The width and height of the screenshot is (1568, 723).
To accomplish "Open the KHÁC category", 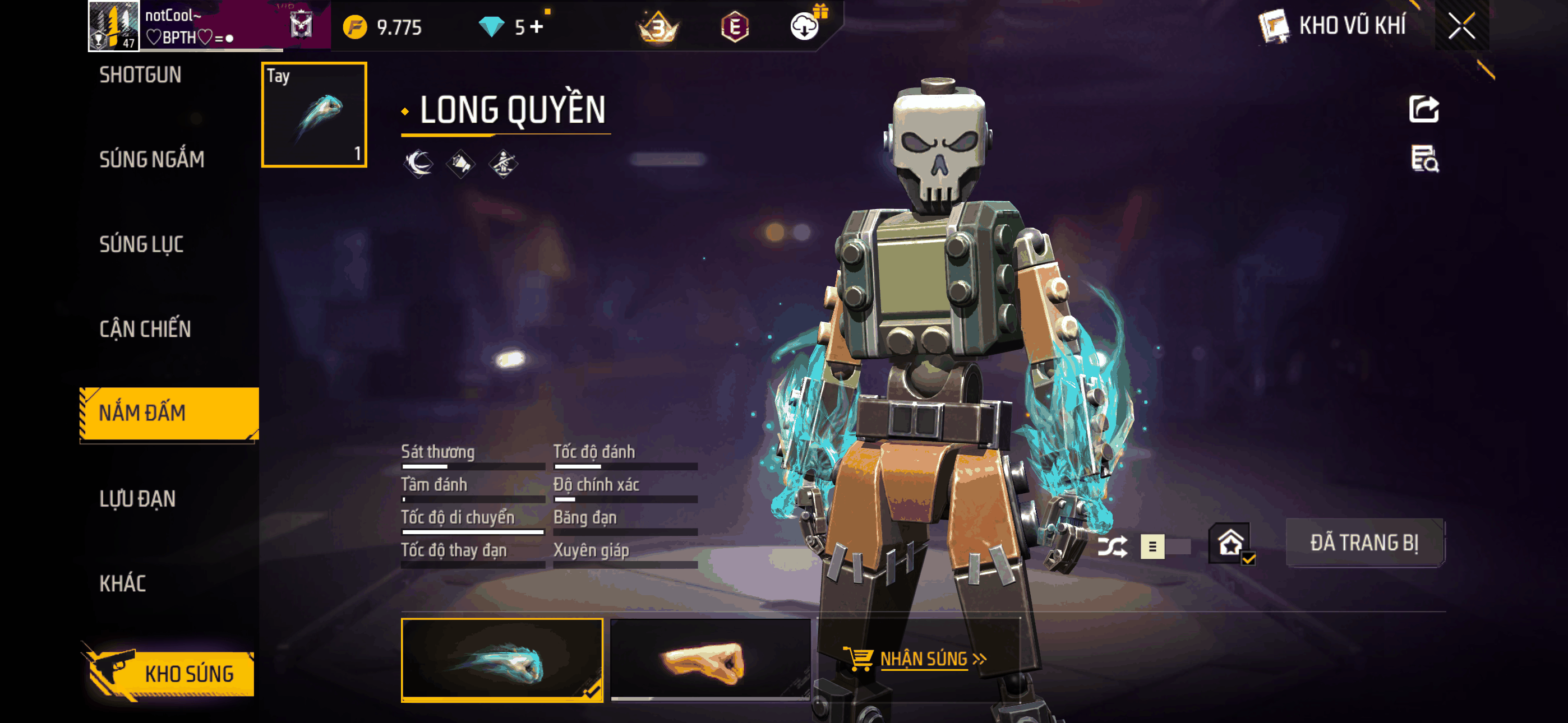I will pyautogui.click(x=122, y=583).
